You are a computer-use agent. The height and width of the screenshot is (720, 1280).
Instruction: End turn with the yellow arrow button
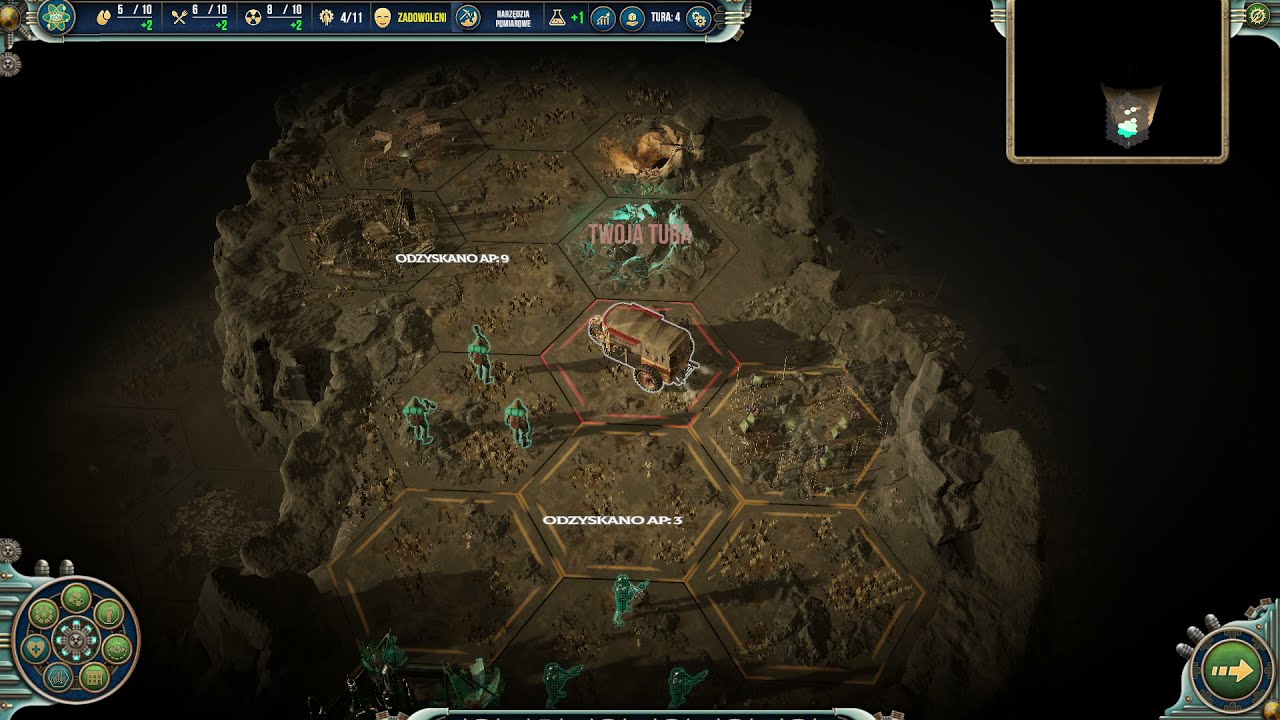click(x=1232, y=670)
